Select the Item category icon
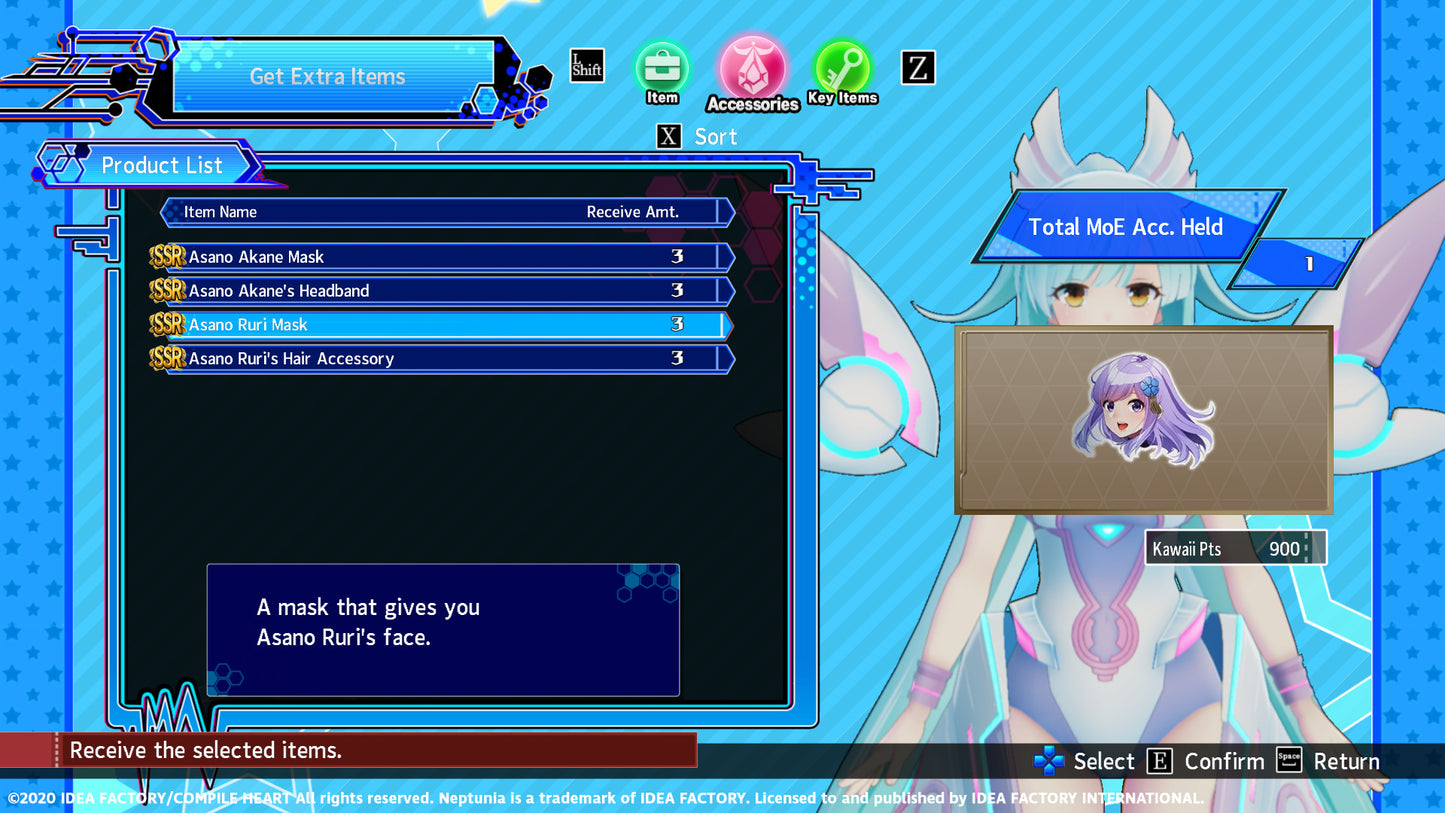This screenshot has width=1445, height=813. pyautogui.click(x=662, y=68)
